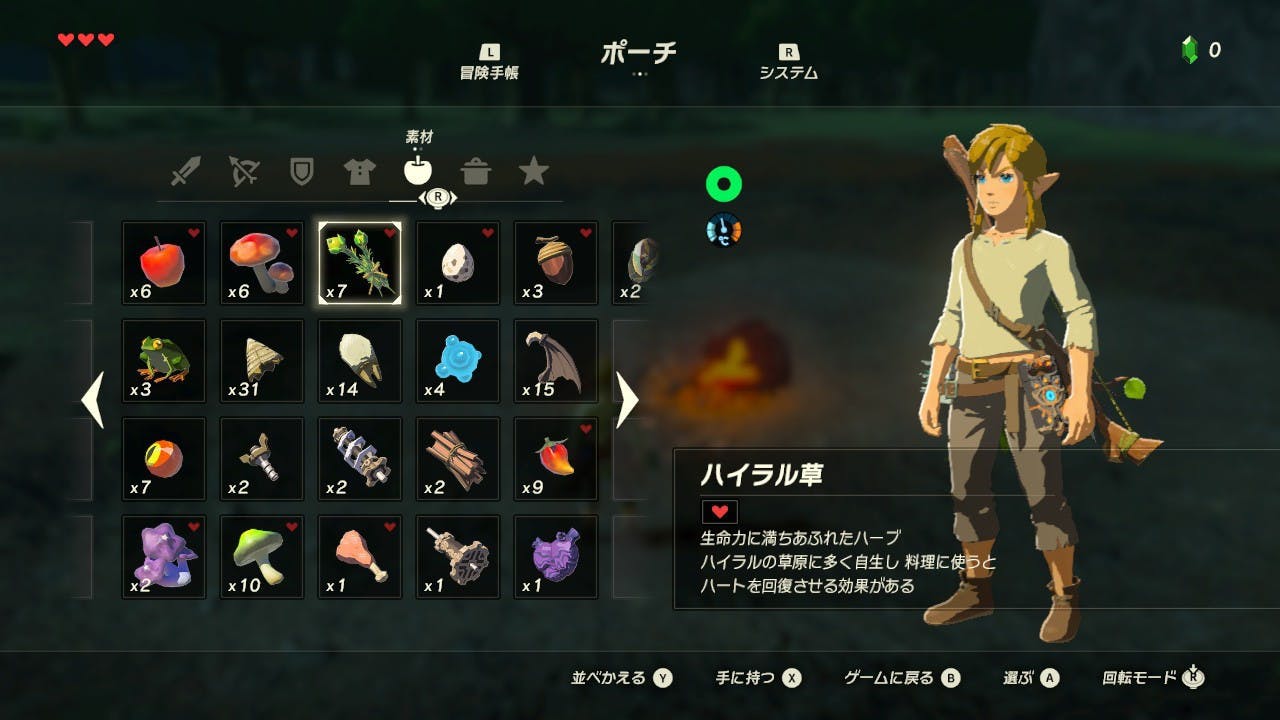Select the apple inventory slot

tap(164, 263)
